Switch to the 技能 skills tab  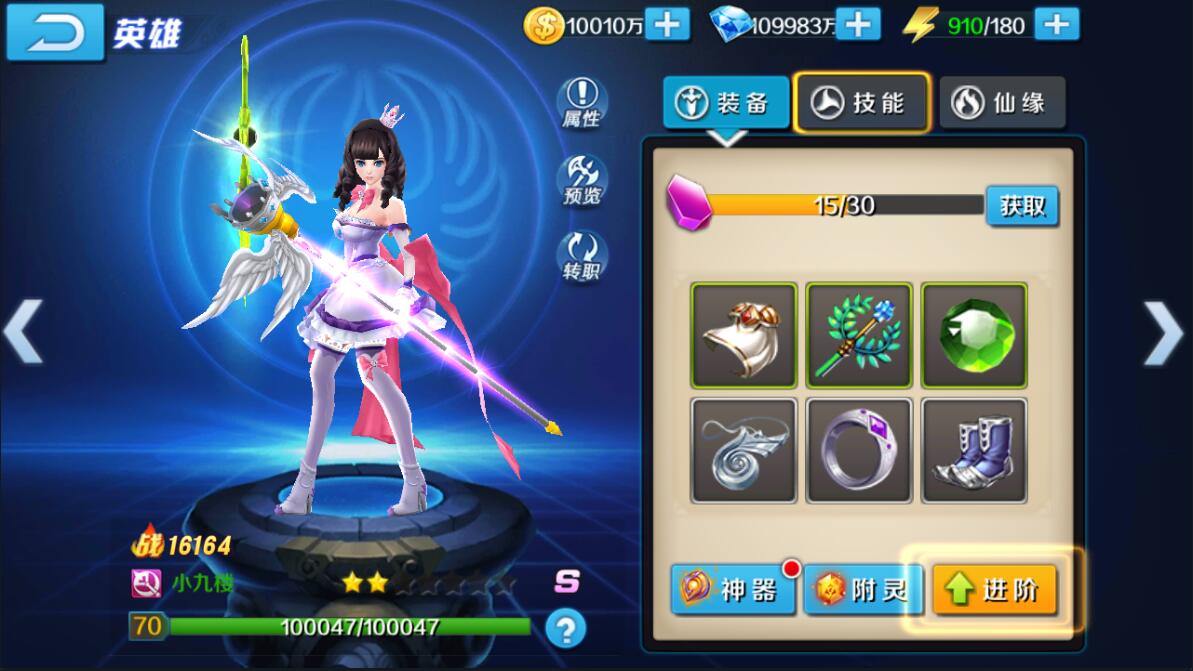861,102
